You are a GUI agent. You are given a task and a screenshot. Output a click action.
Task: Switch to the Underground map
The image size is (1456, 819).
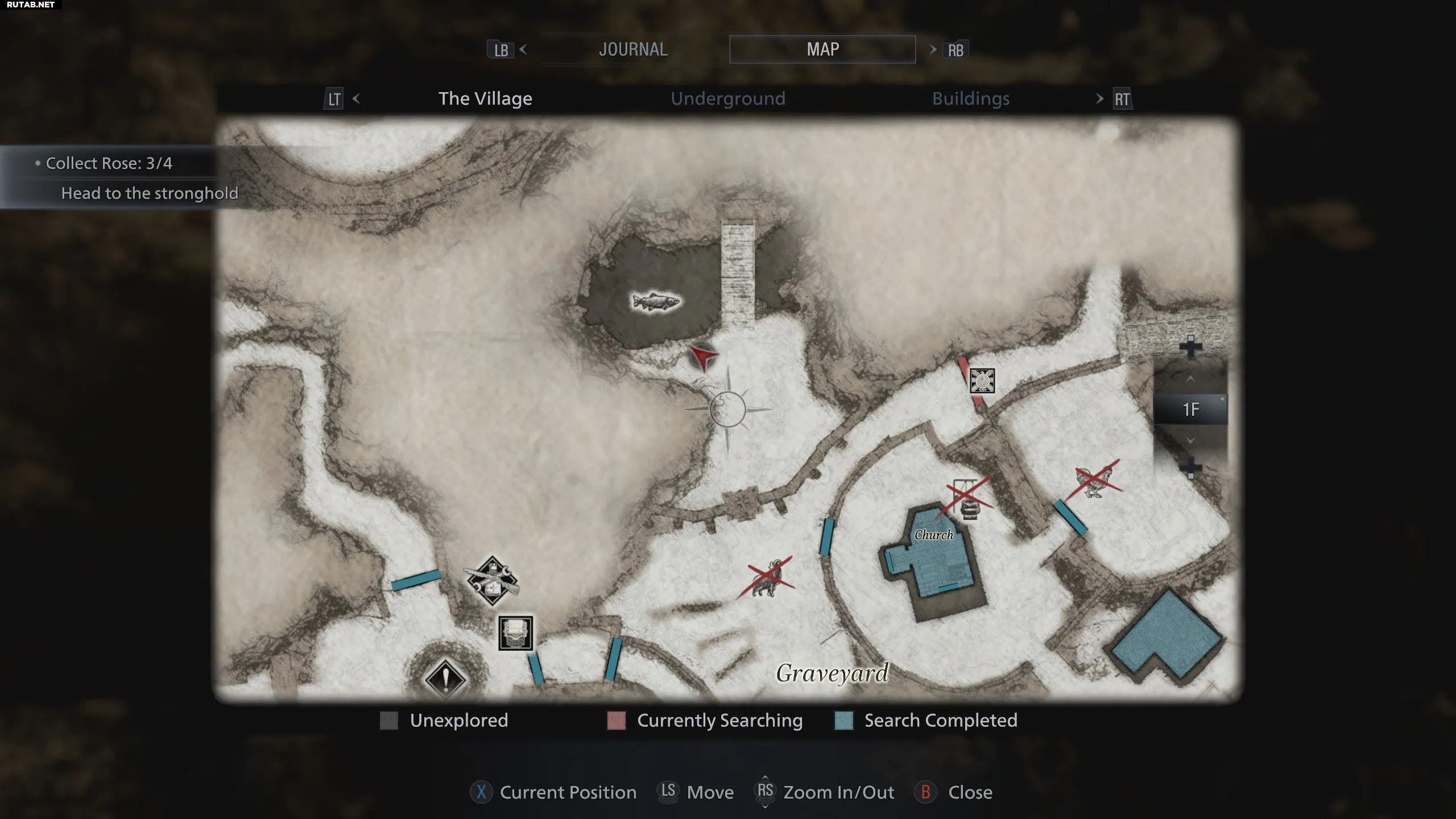pyautogui.click(x=727, y=99)
